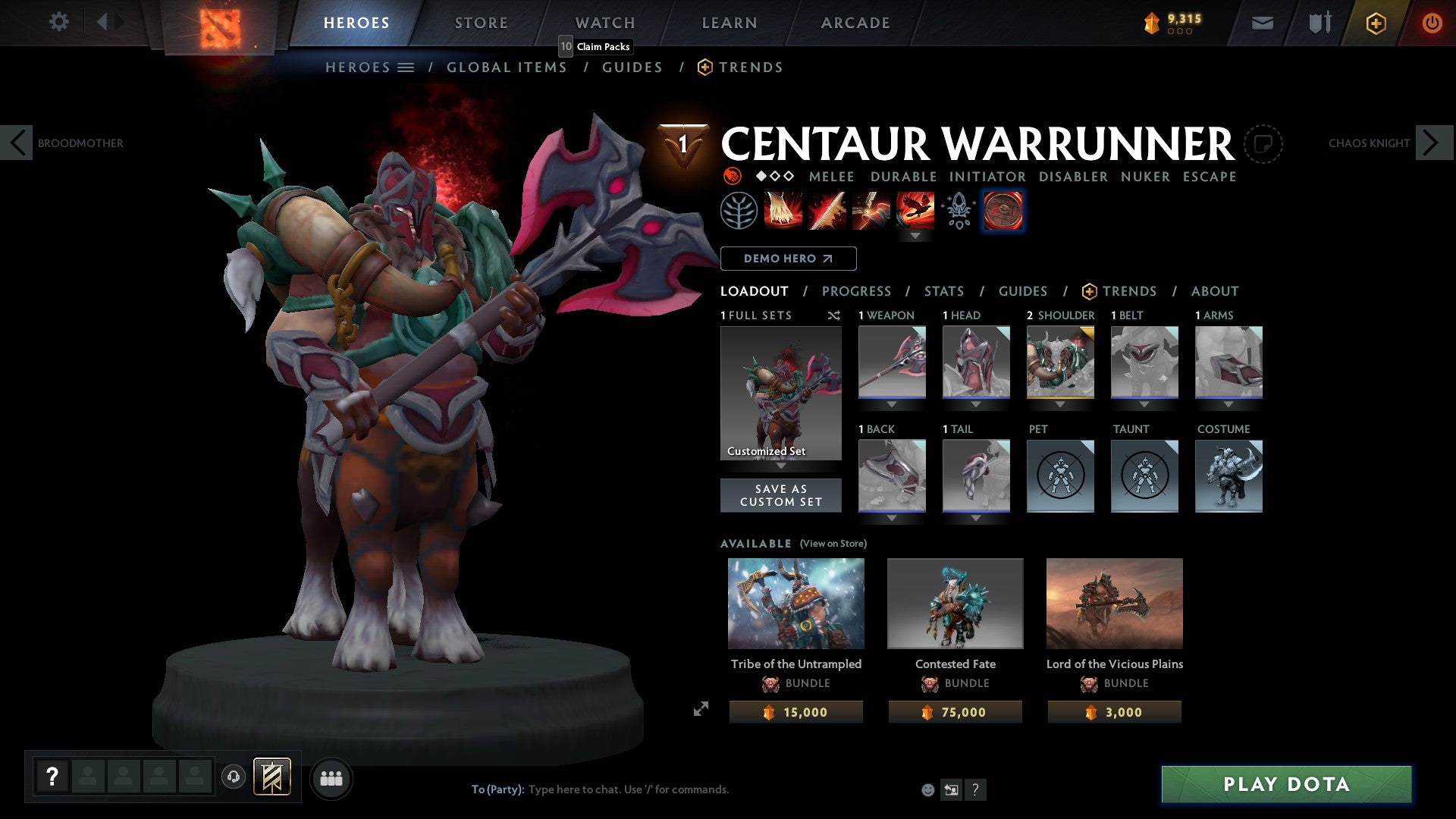
Task: Click the smiley emoticon icon near chat
Action: tap(928, 789)
